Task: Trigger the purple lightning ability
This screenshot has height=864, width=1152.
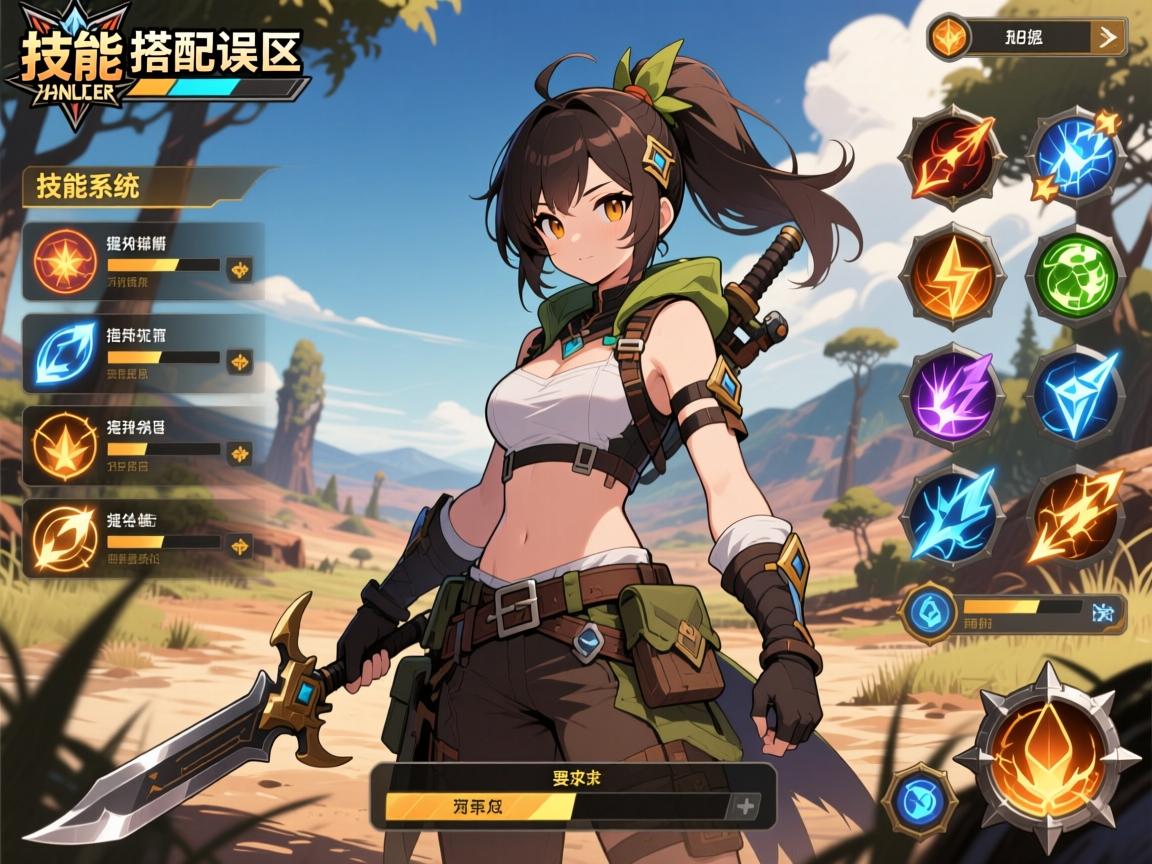Action: [952, 393]
